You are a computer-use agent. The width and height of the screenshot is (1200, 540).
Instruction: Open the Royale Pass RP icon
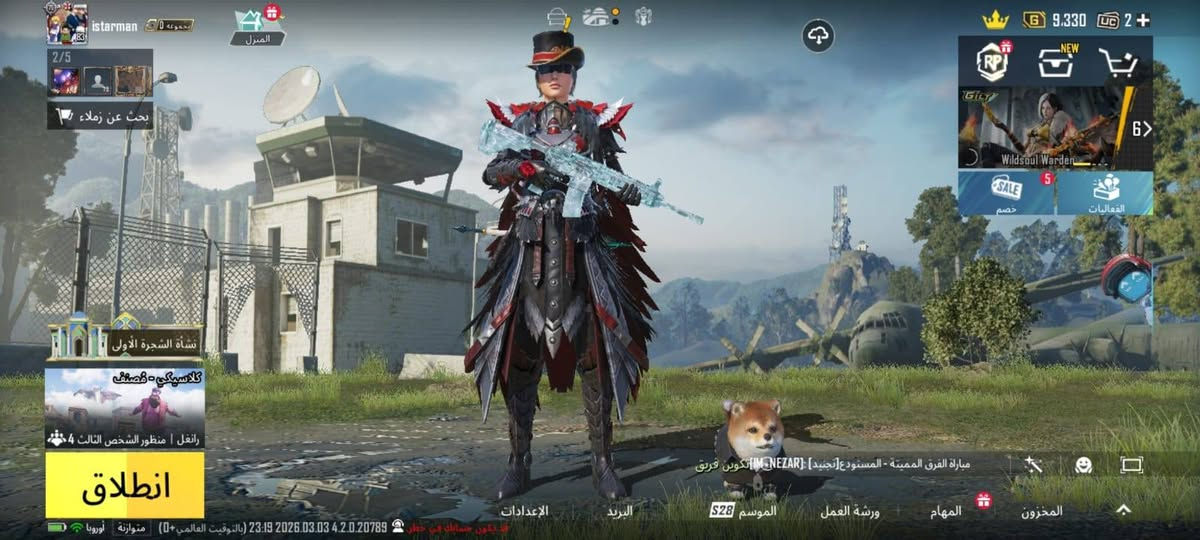coord(993,62)
